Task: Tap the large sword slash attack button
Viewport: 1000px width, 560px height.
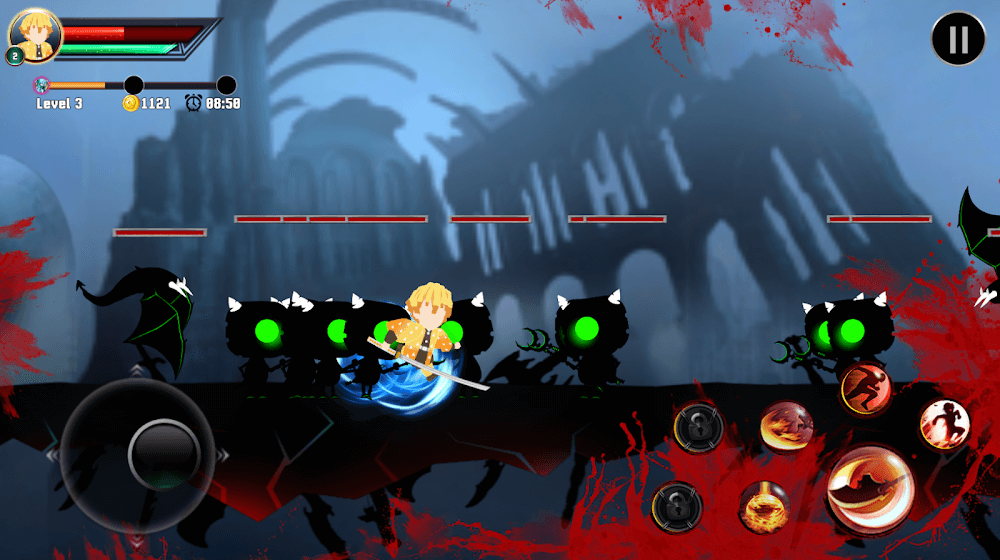Action: tap(869, 489)
